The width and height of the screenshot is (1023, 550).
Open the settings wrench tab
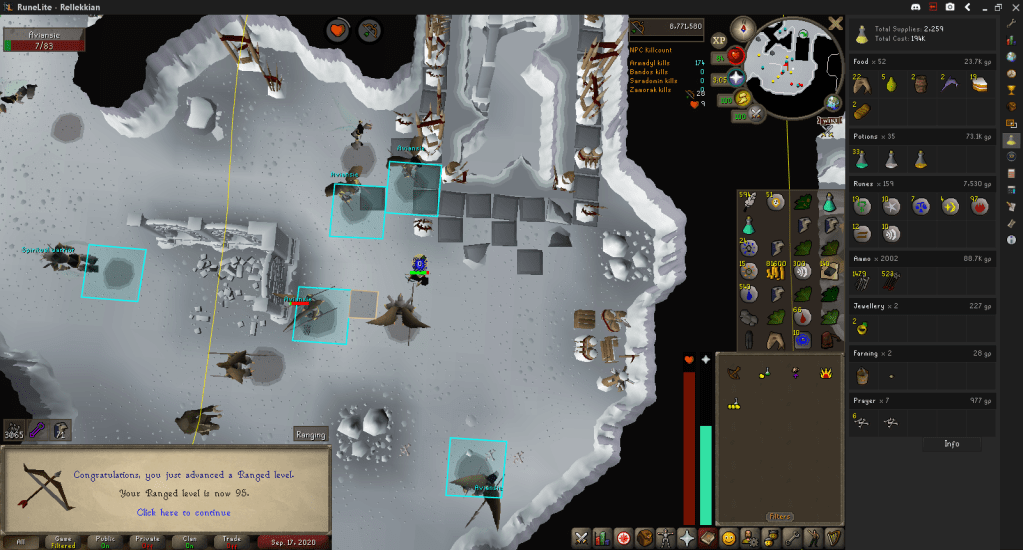pyautogui.click(x=792, y=537)
